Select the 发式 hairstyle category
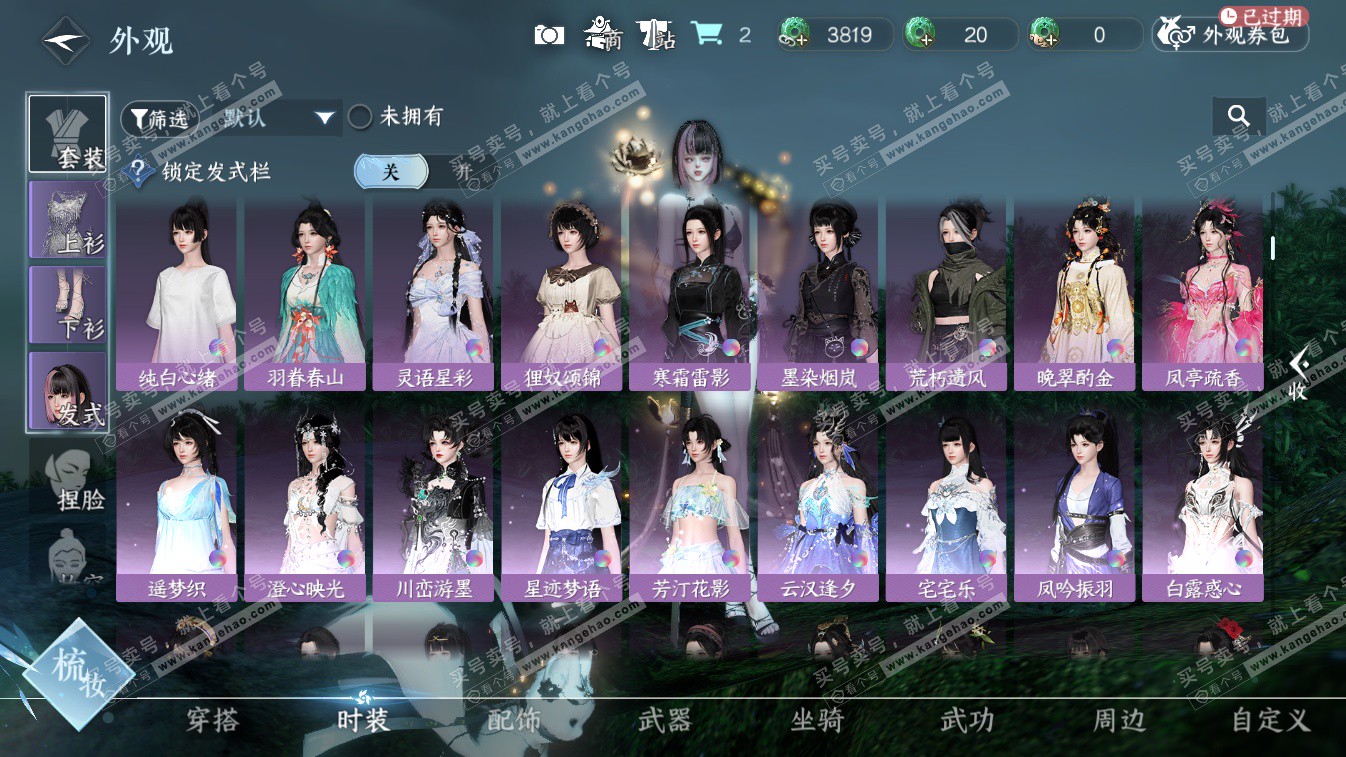The width and height of the screenshot is (1346, 757). [x=68, y=391]
